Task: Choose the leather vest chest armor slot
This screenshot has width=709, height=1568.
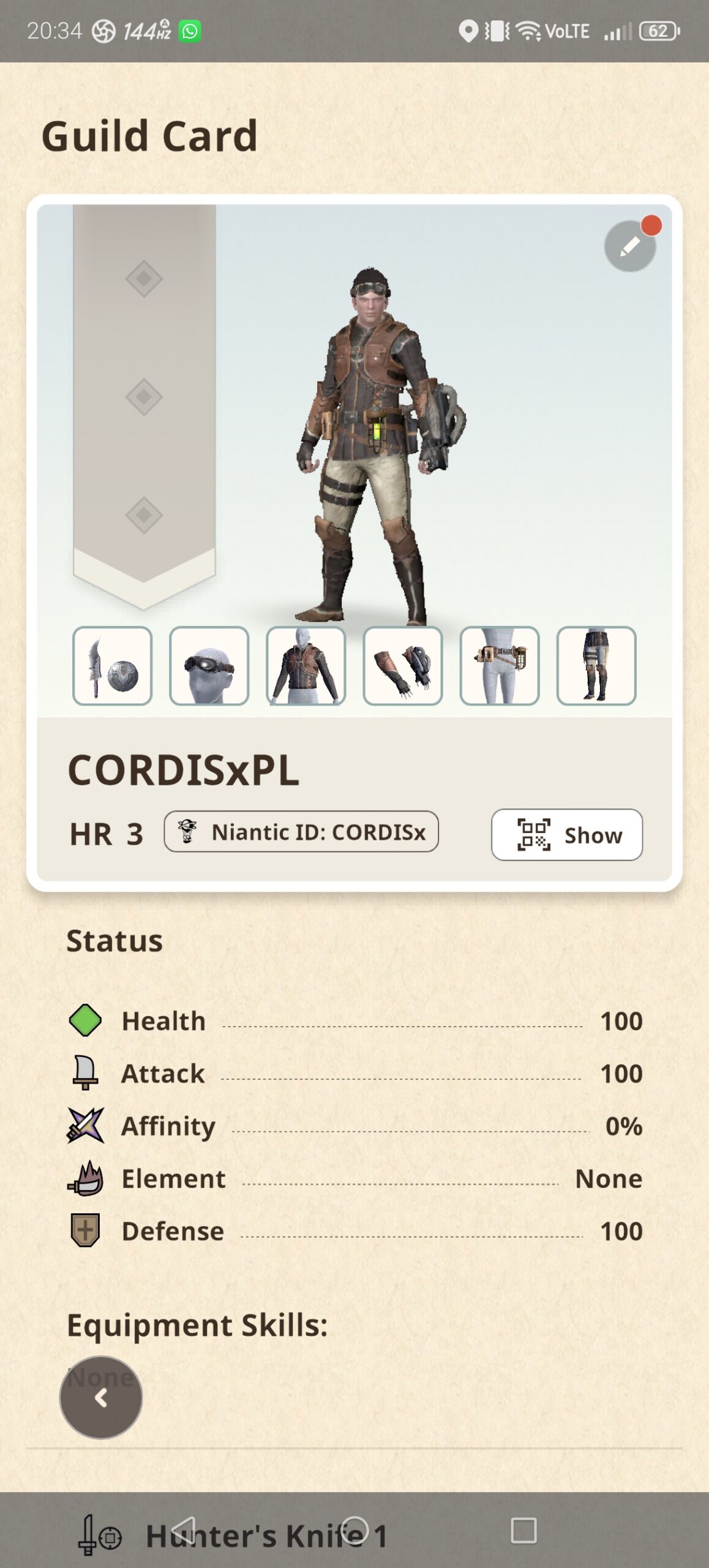Action: tap(306, 666)
